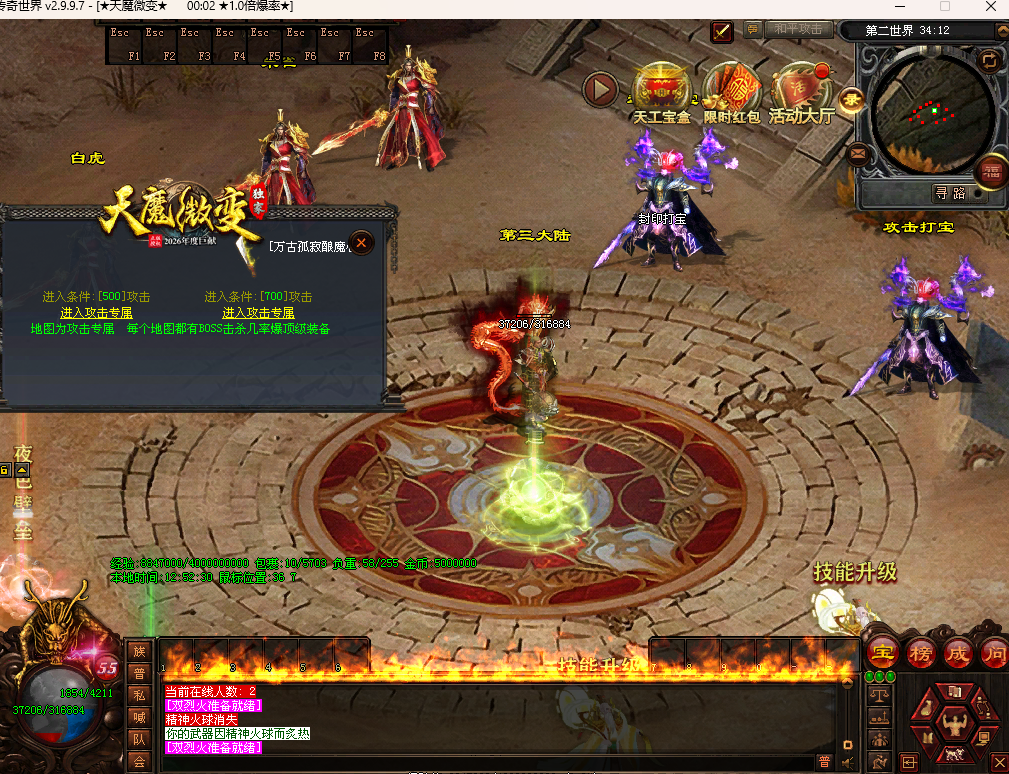Close the 天魔微变 dialog panel
Image resolution: width=1009 pixels, height=774 pixels.
tap(362, 242)
